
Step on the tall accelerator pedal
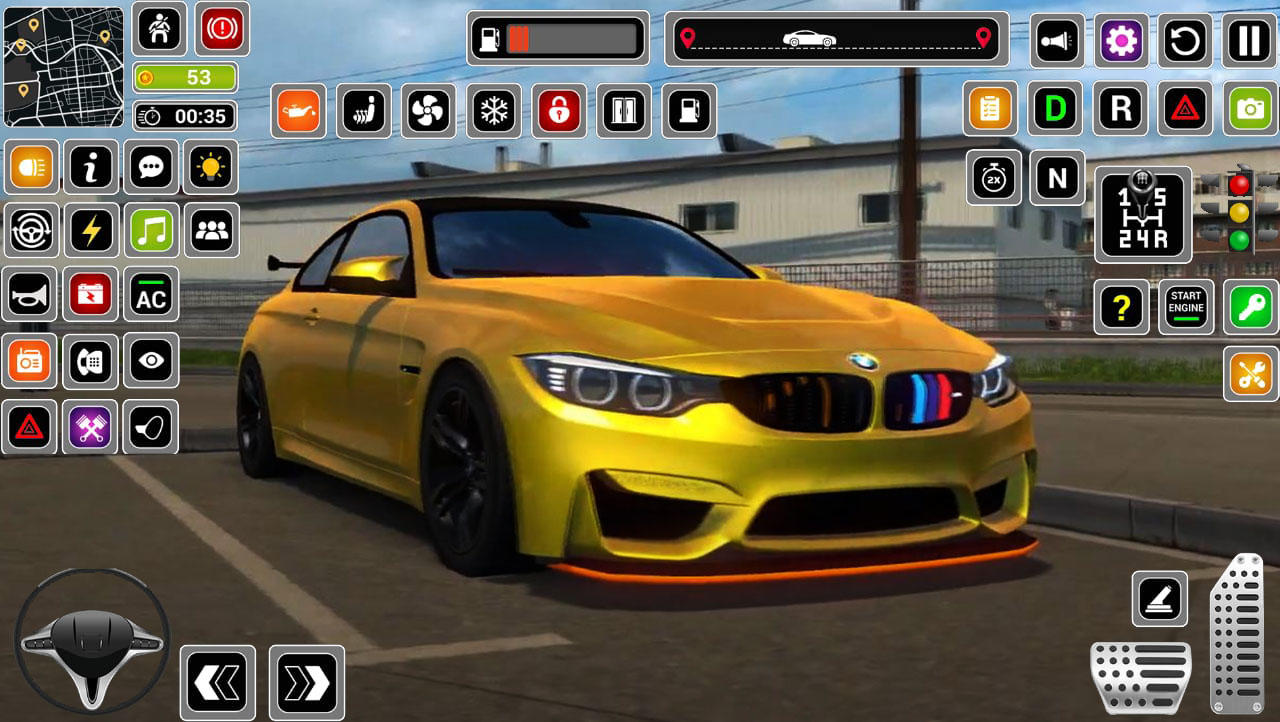(x=1237, y=634)
